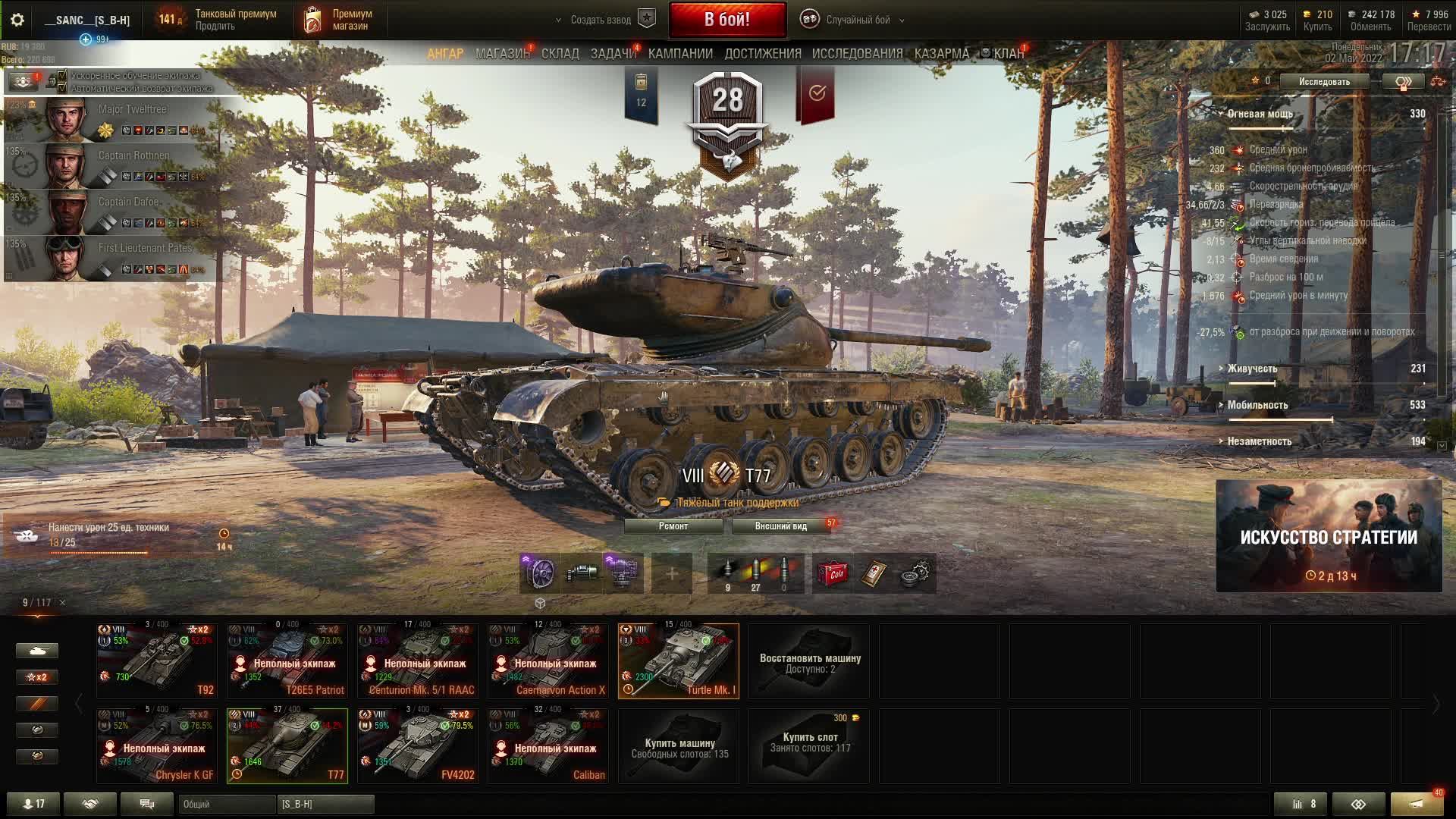
Task: Go to the КАЗАРМА tab
Action: [x=941, y=54]
